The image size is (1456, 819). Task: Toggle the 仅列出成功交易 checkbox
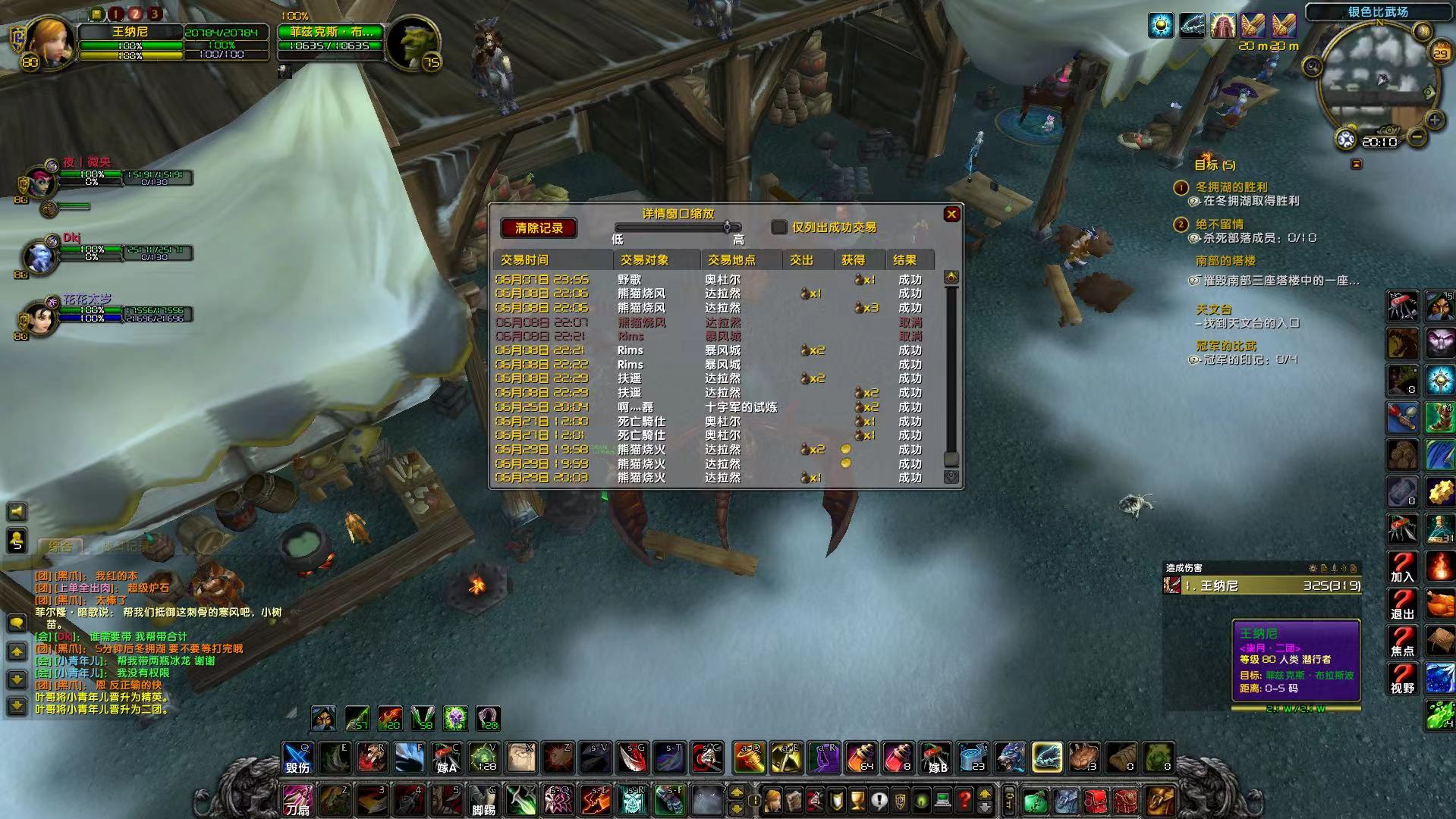(779, 227)
